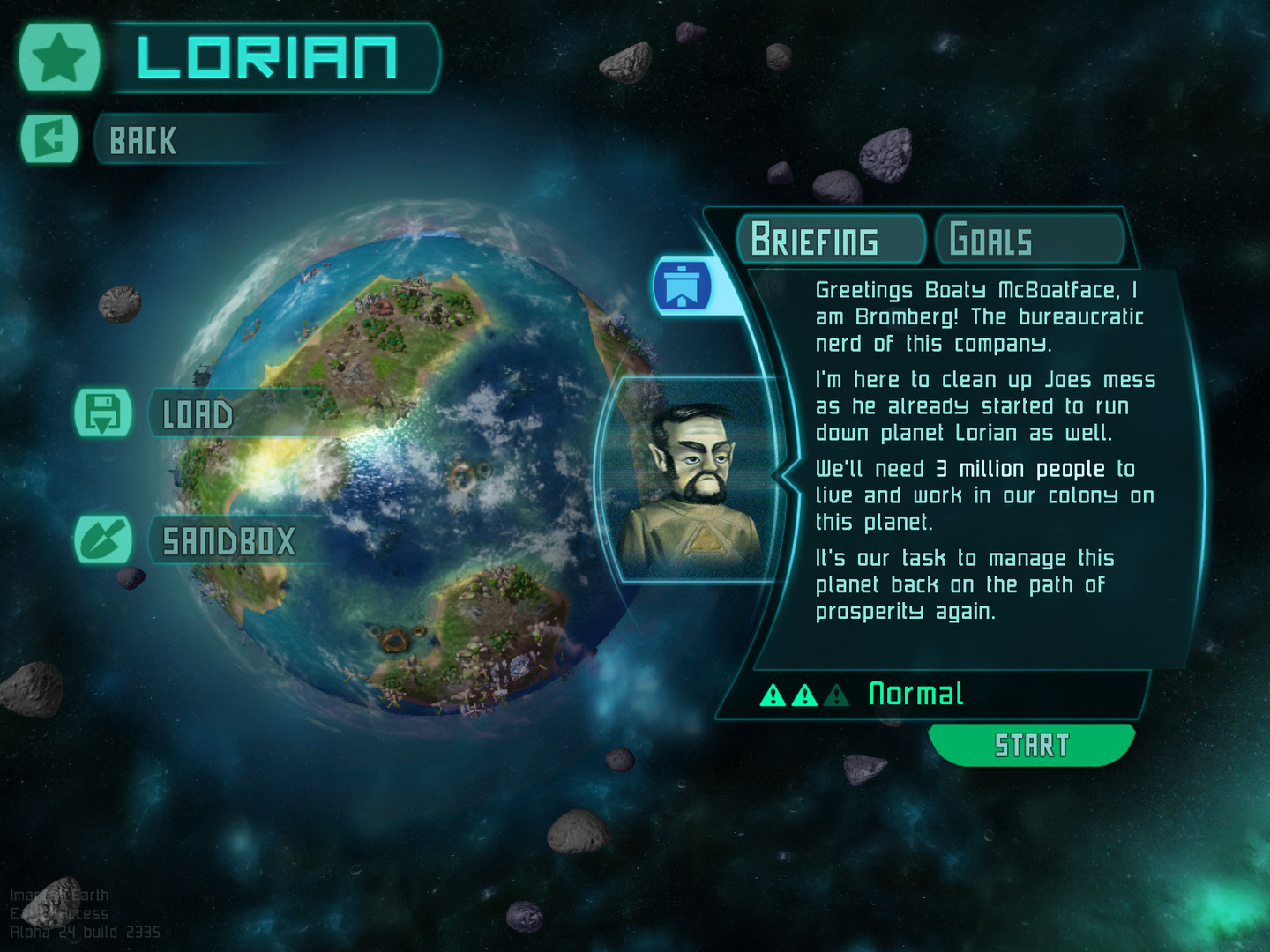Select the shovel Sandbox icon

[105, 539]
